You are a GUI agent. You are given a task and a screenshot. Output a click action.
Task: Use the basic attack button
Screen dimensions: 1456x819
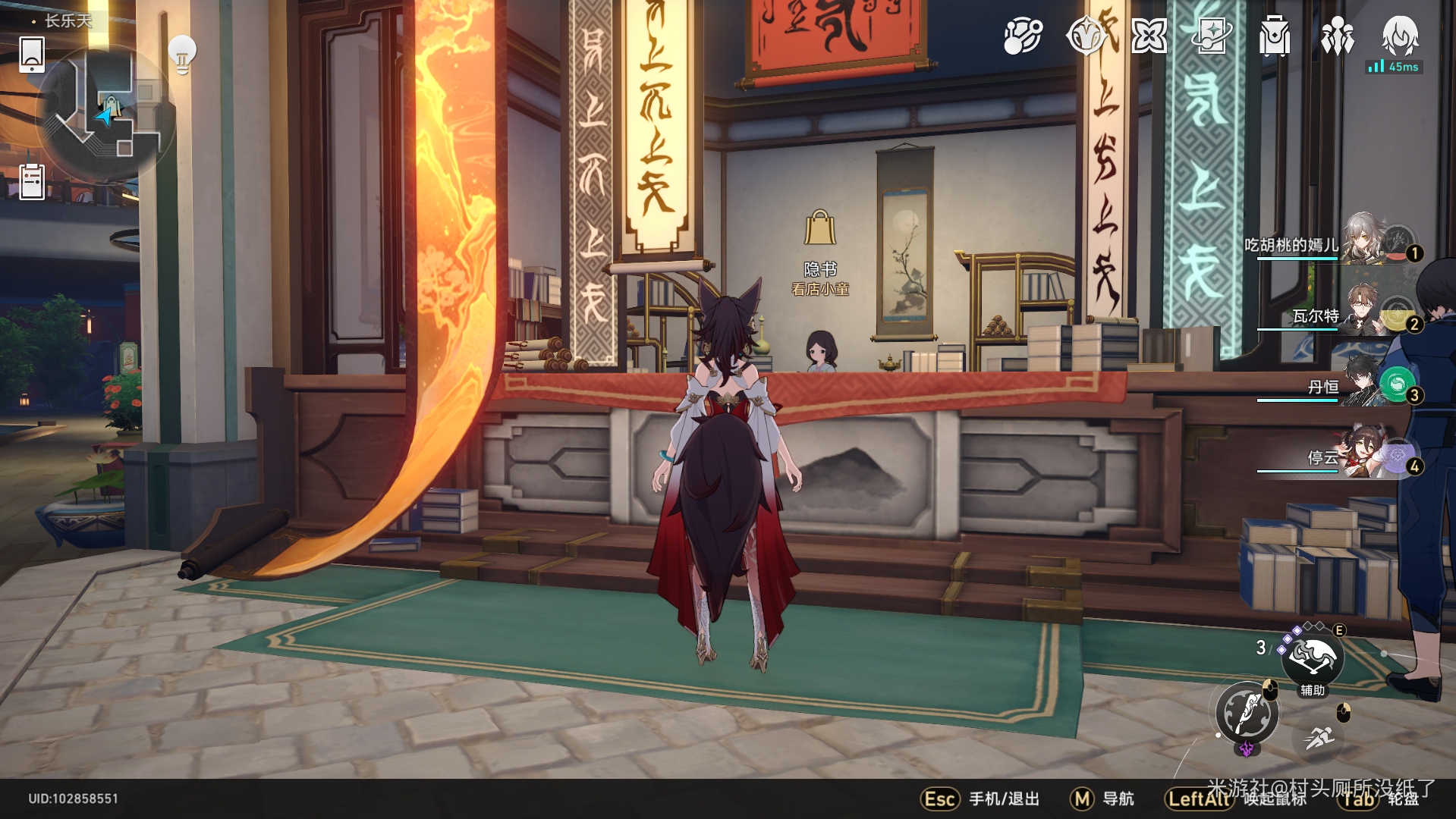coord(1247,713)
